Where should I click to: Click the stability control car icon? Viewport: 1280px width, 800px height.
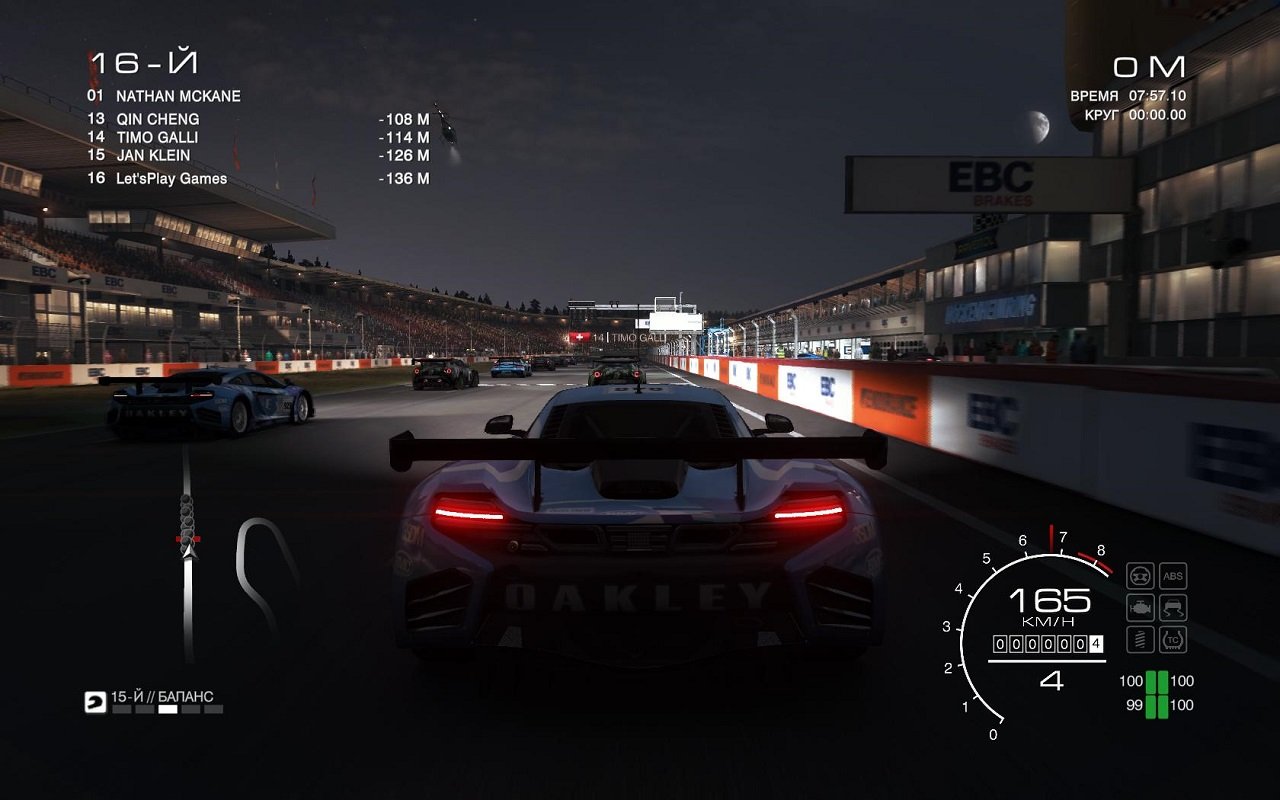coord(1172,606)
